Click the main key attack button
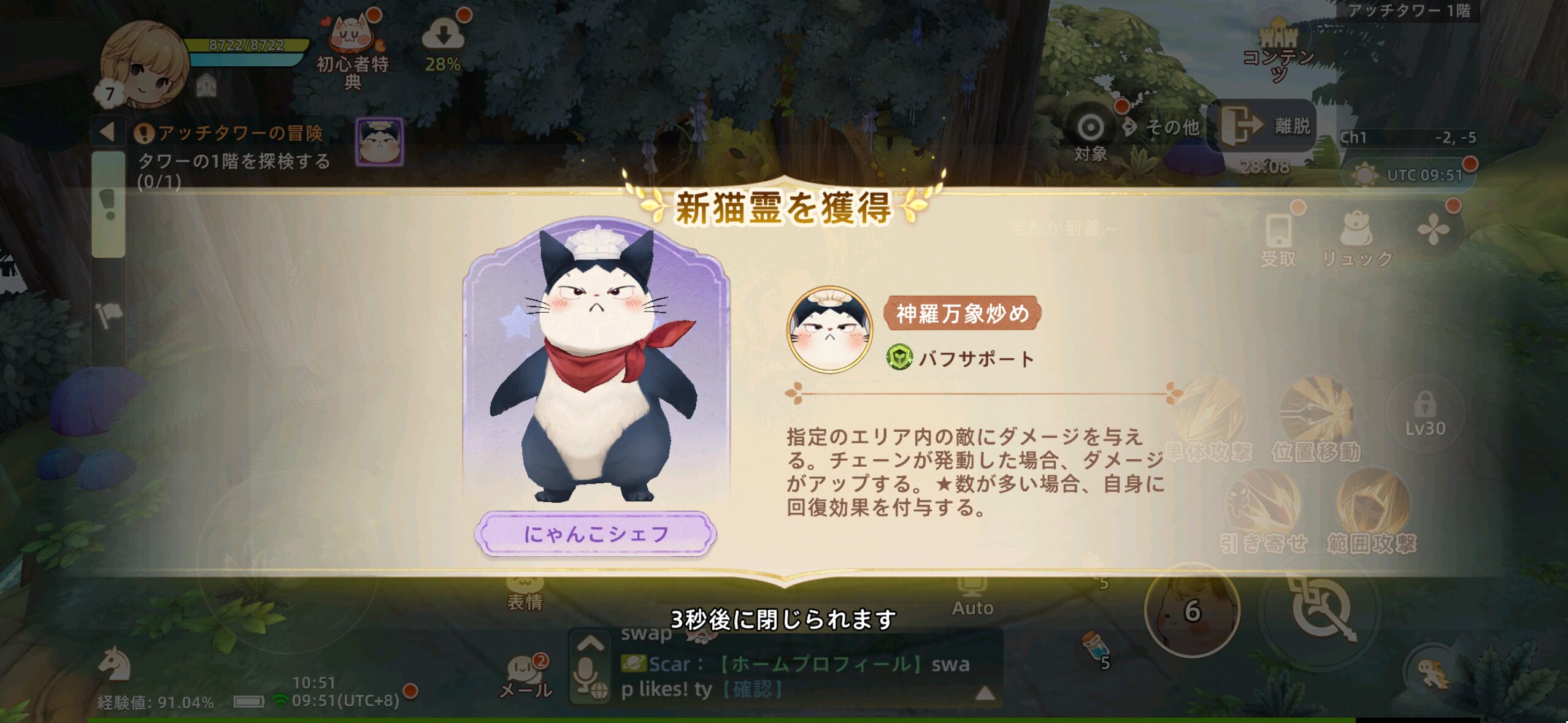 pos(1320,610)
